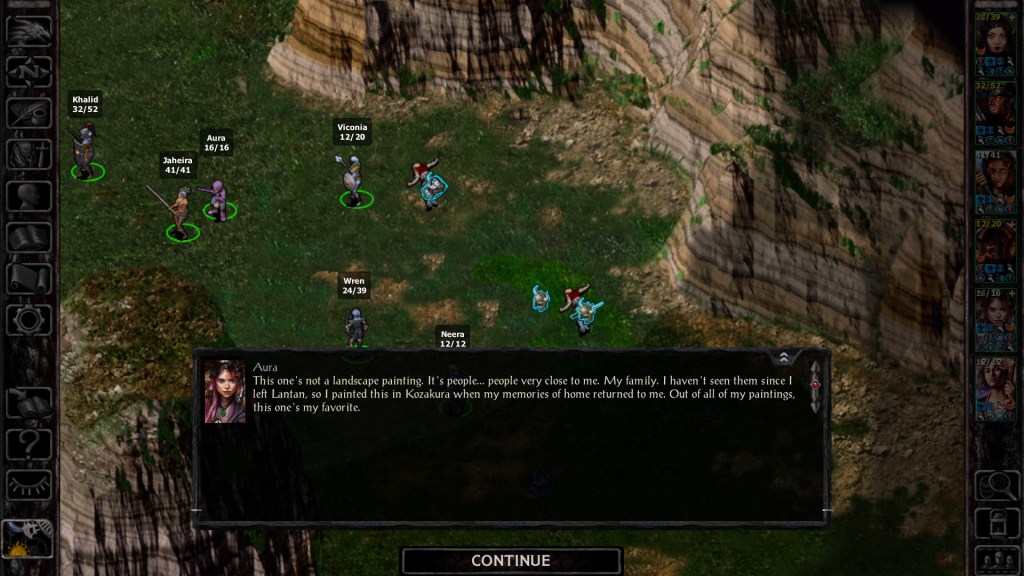Image resolution: width=1024 pixels, height=576 pixels.
Task: Open the inventory from the sidebar
Action: [29, 154]
